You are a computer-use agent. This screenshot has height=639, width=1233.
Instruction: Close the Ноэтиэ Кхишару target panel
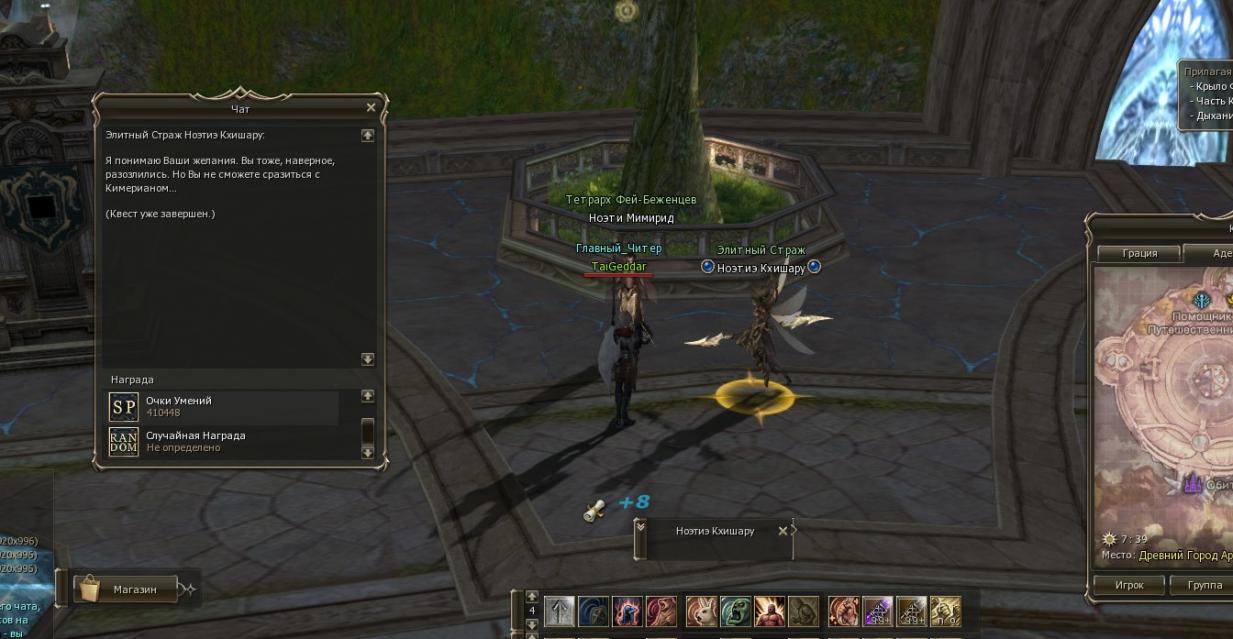pos(783,531)
